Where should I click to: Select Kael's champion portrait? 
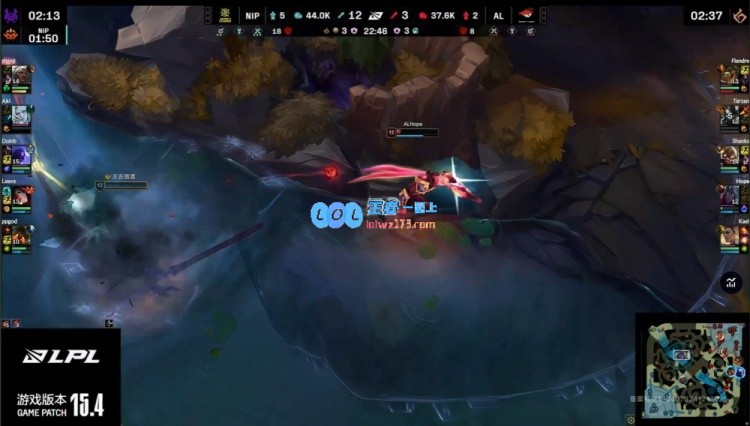pos(729,235)
